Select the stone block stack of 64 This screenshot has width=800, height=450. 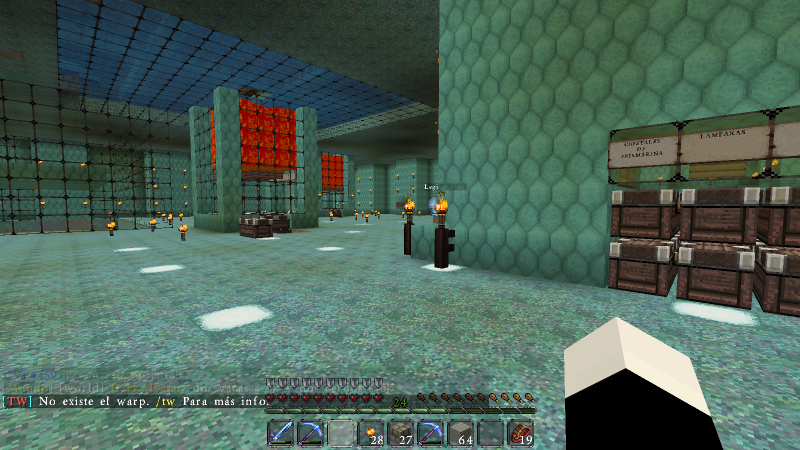(461, 434)
